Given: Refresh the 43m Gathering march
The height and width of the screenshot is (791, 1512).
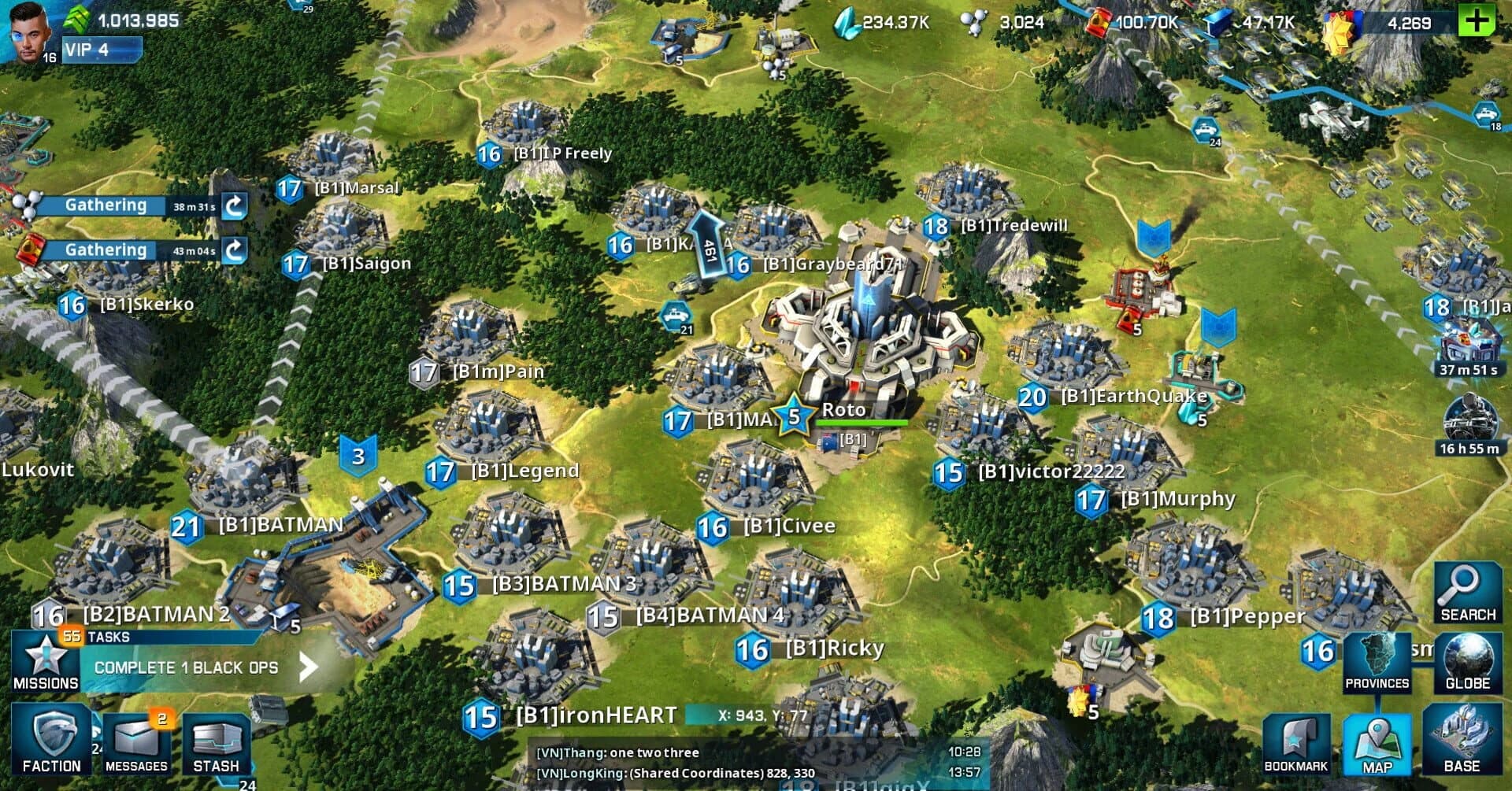Looking at the screenshot, I should tap(237, 250).
